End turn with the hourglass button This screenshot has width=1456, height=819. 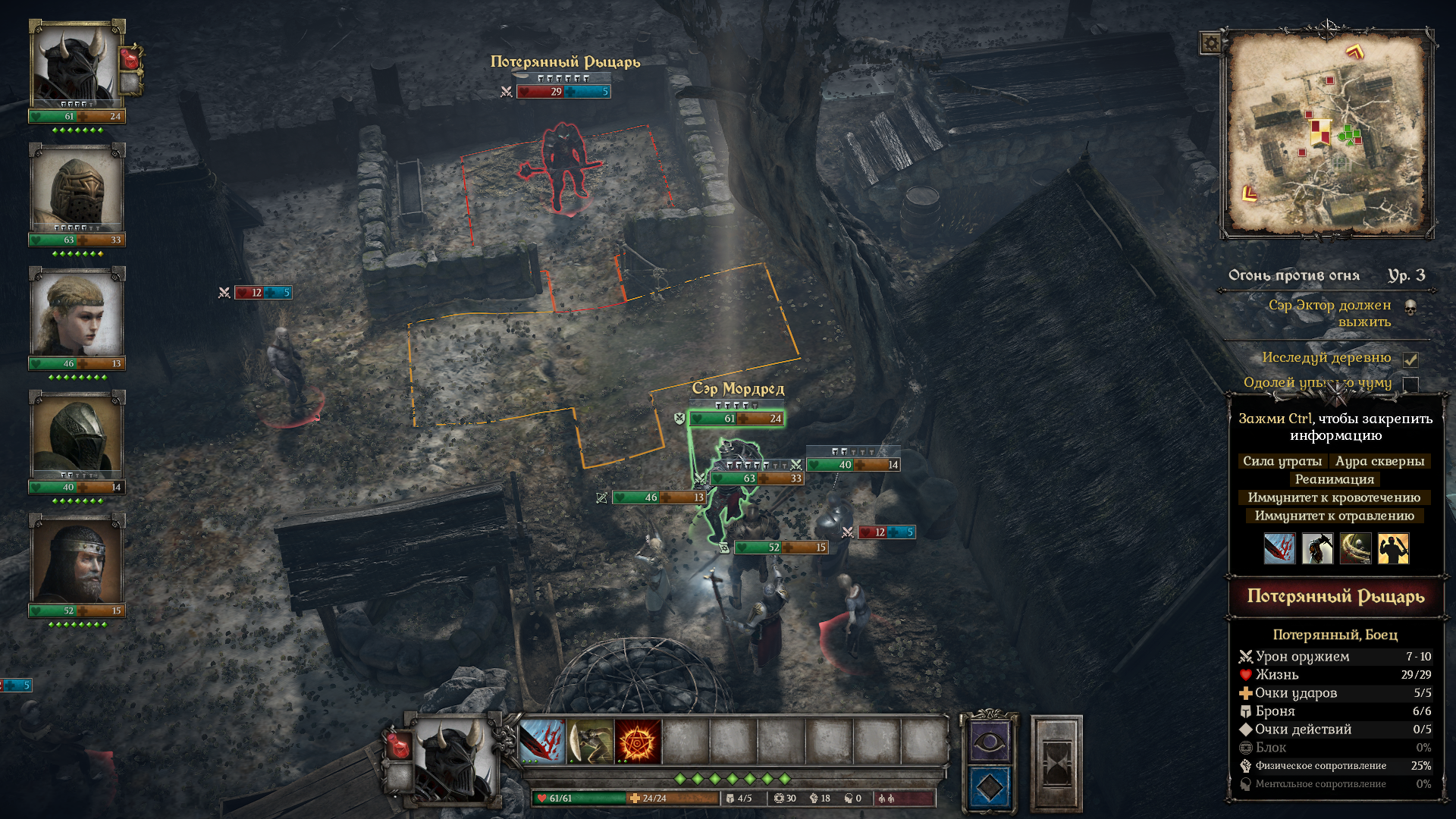click(x=1056, y=764)
